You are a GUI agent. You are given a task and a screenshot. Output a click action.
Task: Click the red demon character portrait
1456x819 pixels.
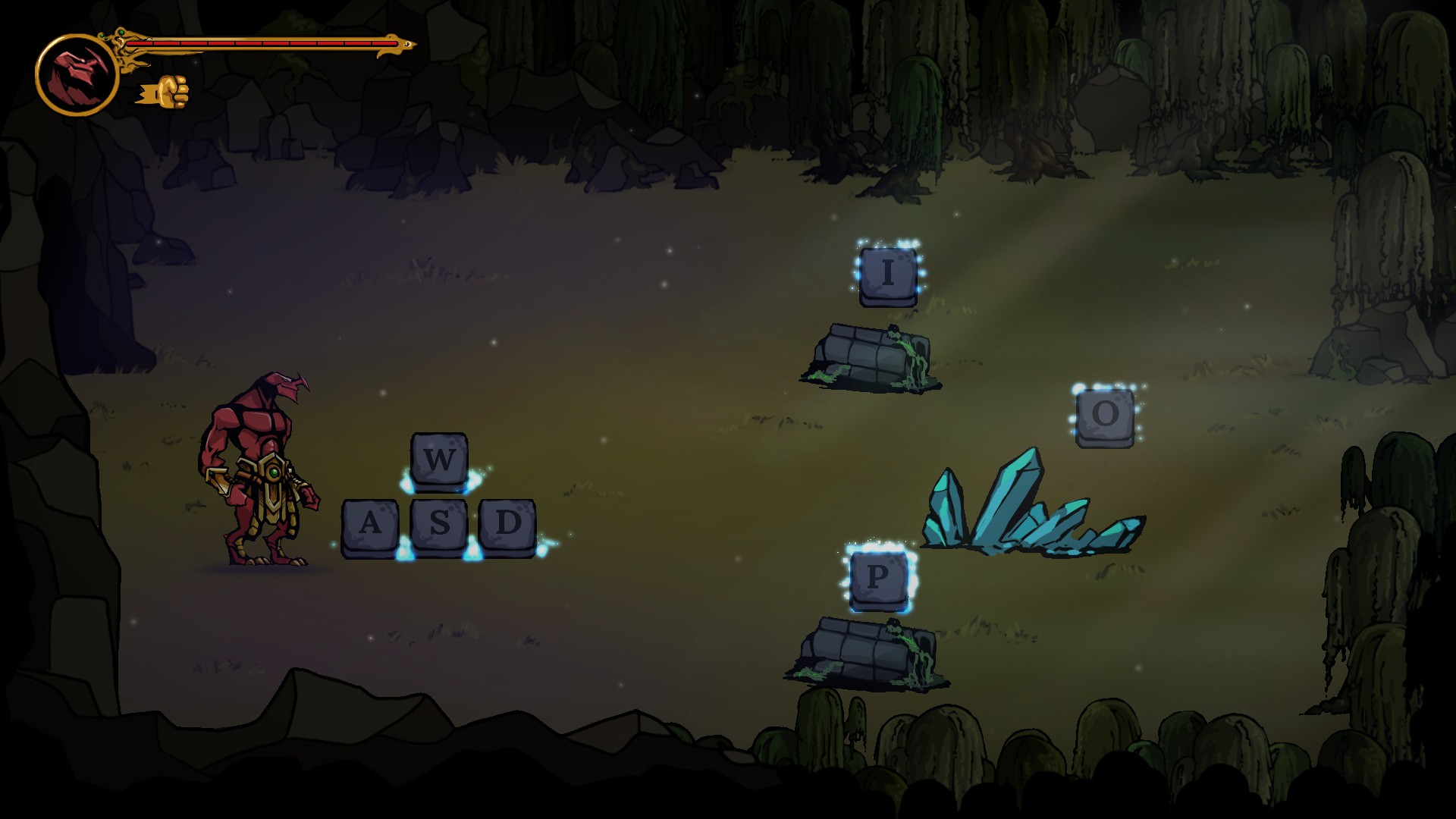click(x=77, y=75)
